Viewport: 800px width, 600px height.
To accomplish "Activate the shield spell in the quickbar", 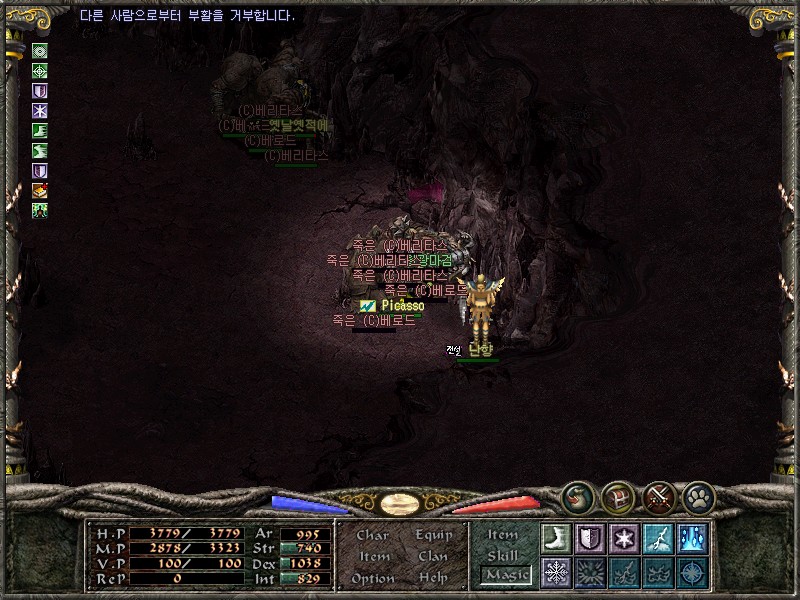I will click(x=590, y=539).
